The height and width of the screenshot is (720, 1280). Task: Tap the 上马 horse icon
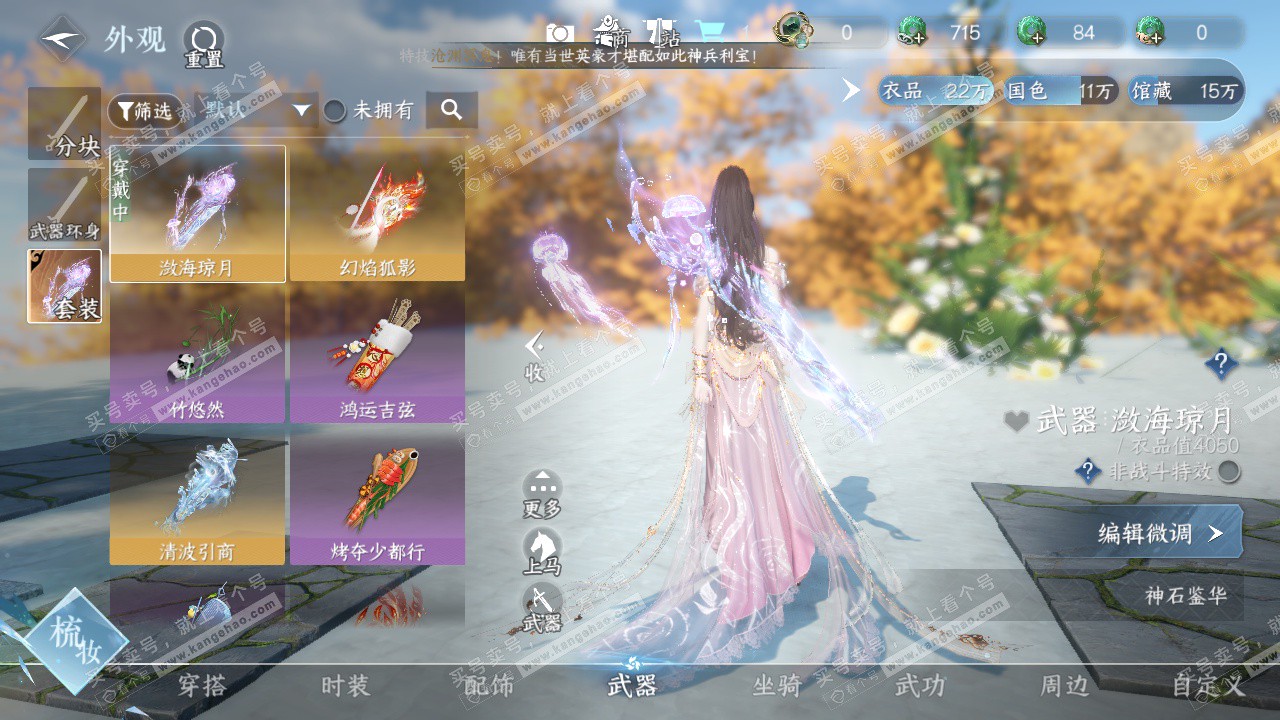tap(542, 552)
